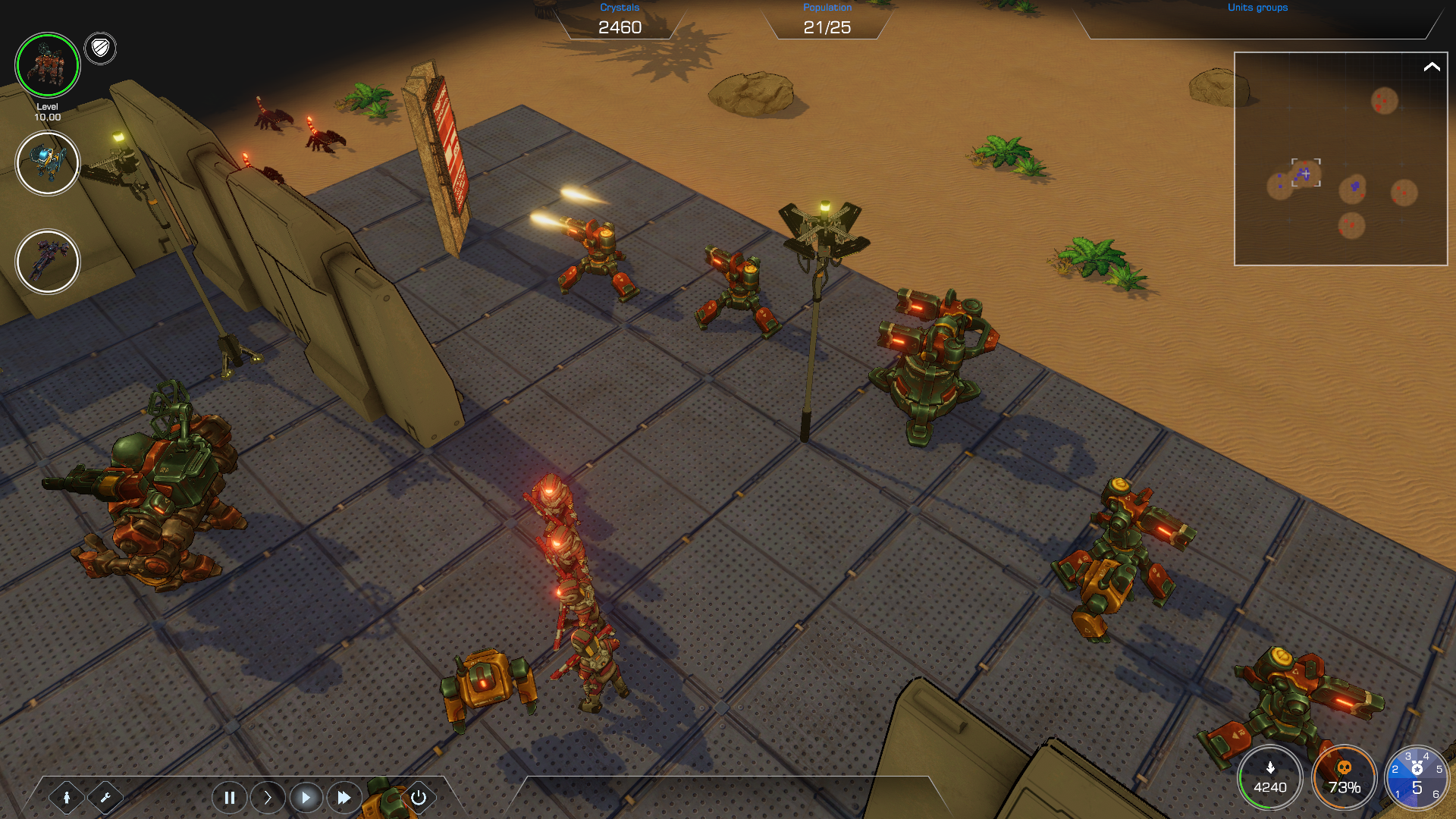
Task: Select the purple aircraft unit portrait
Action: coord(47,262)
